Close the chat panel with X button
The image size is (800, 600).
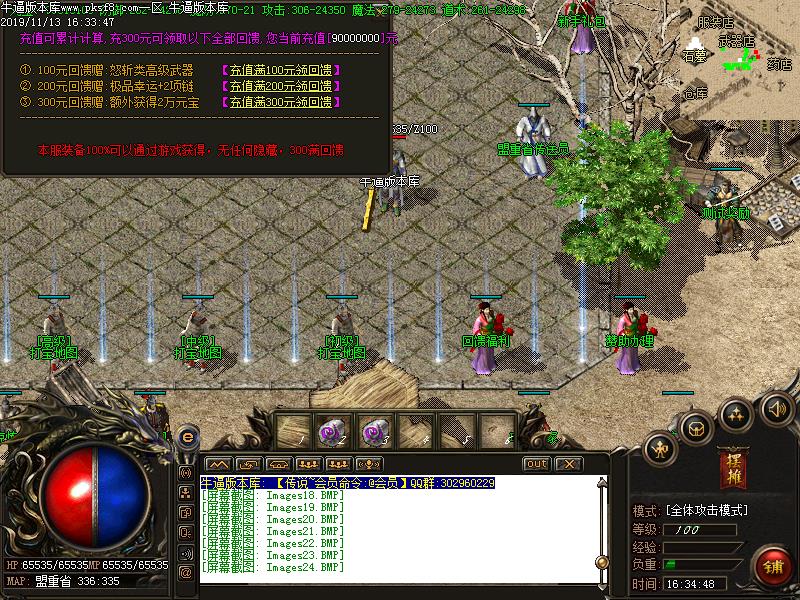coord(567,464)
